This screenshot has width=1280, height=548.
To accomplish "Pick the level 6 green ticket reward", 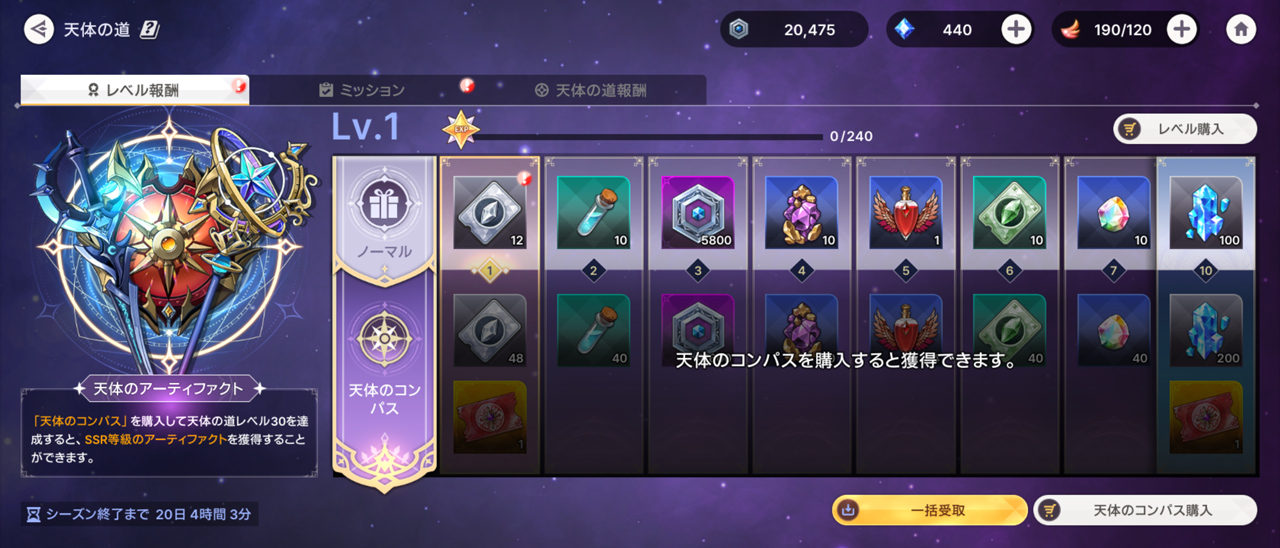I will coord(1010,212).
